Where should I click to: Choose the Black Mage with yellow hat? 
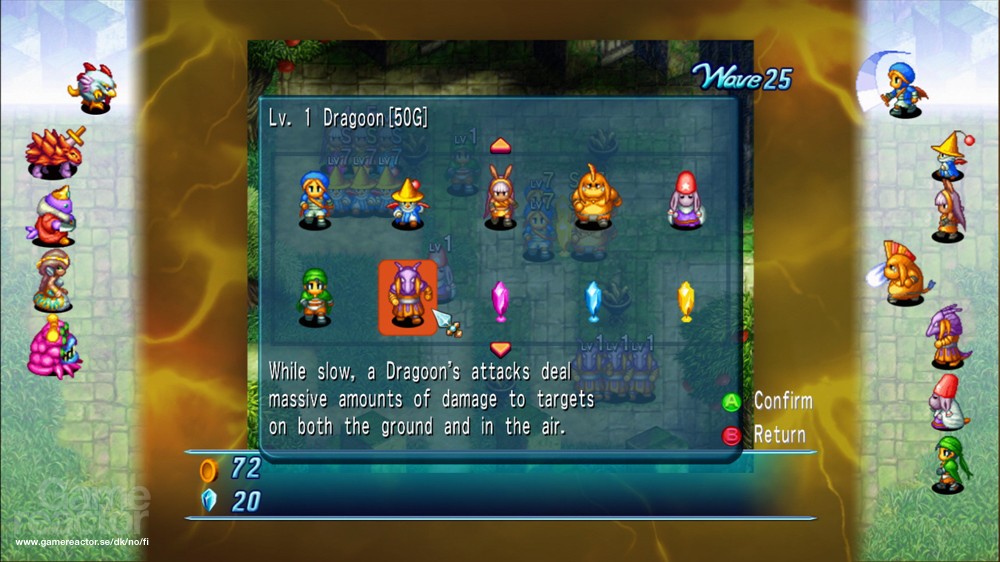(407, 201)
